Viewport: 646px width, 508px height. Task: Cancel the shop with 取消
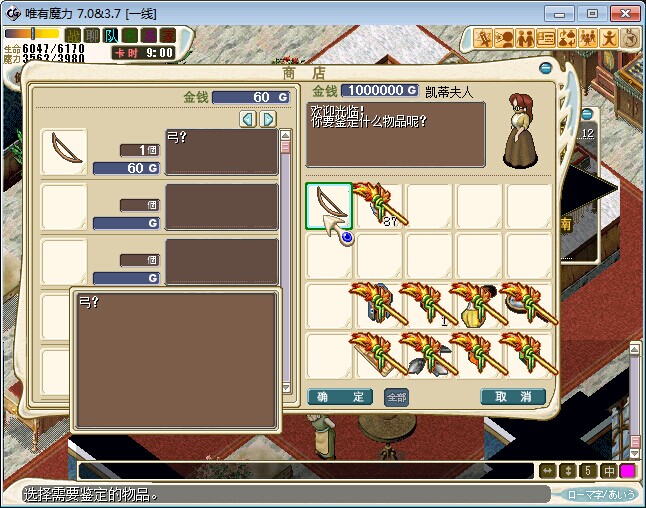point(513,397)
